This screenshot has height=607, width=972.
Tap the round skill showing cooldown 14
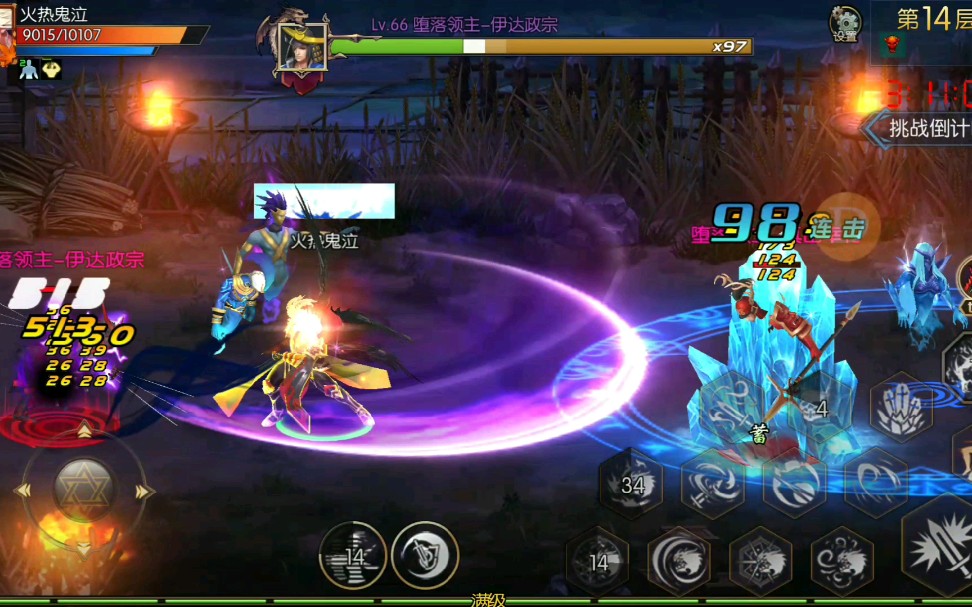click(x=353, y=556)
